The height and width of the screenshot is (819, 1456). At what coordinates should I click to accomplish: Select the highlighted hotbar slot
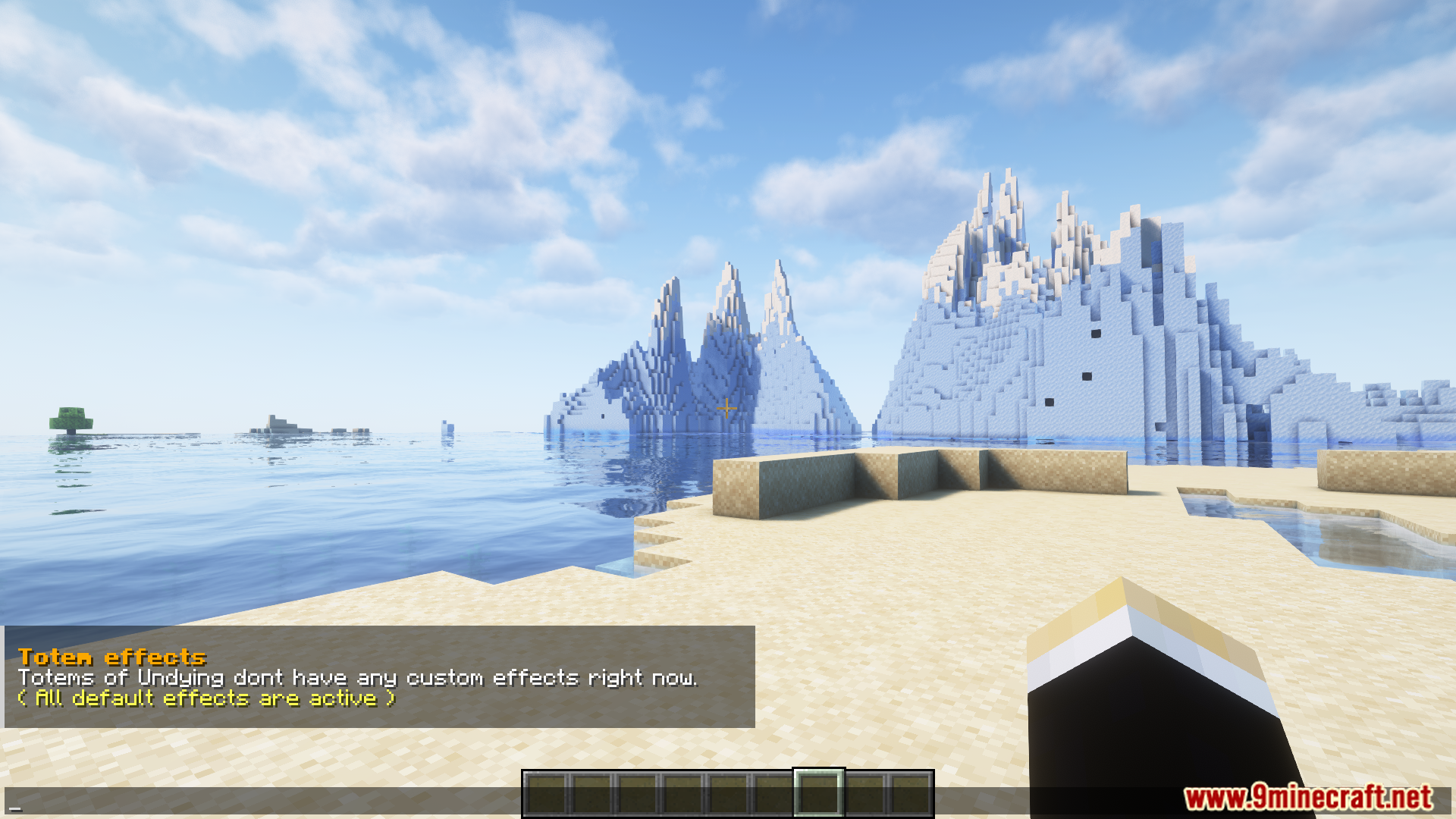[x=818, y=793]
